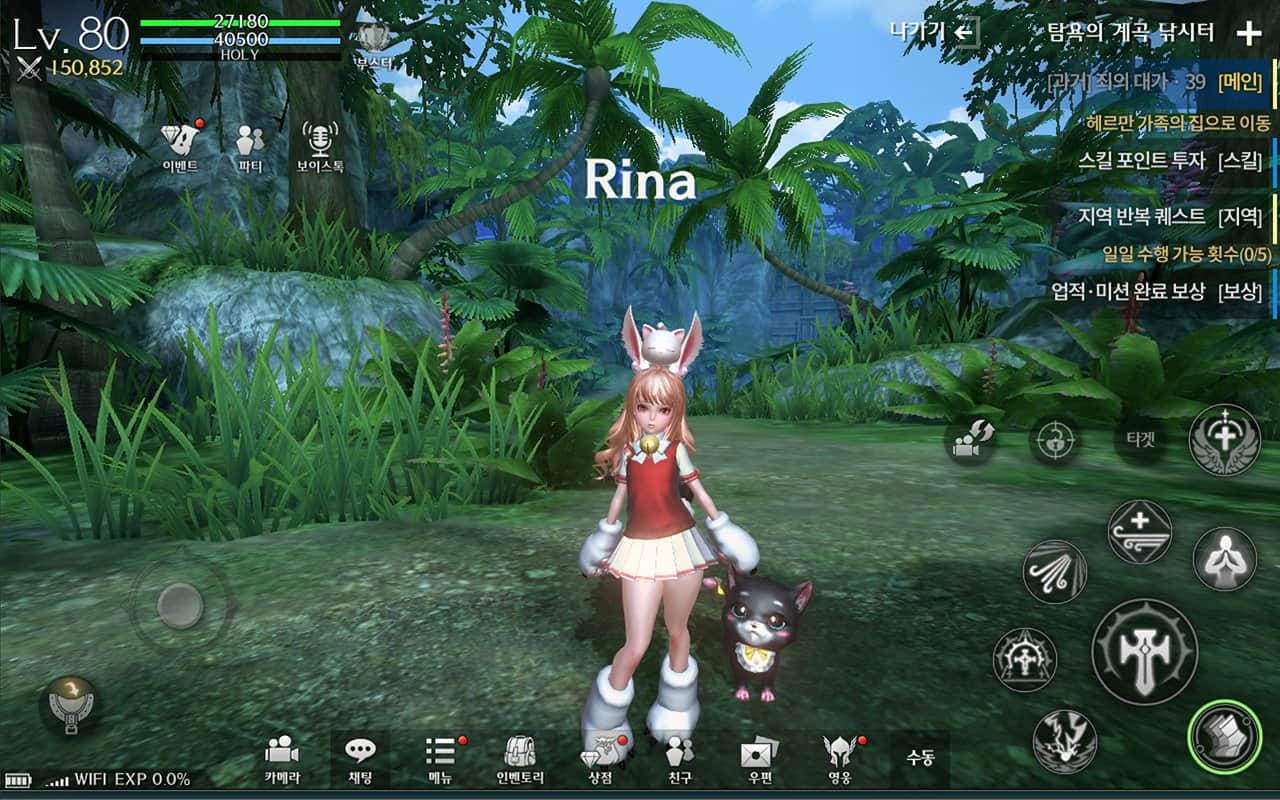
Task: Open the 파티 (Party) menu
Action: 250,147
